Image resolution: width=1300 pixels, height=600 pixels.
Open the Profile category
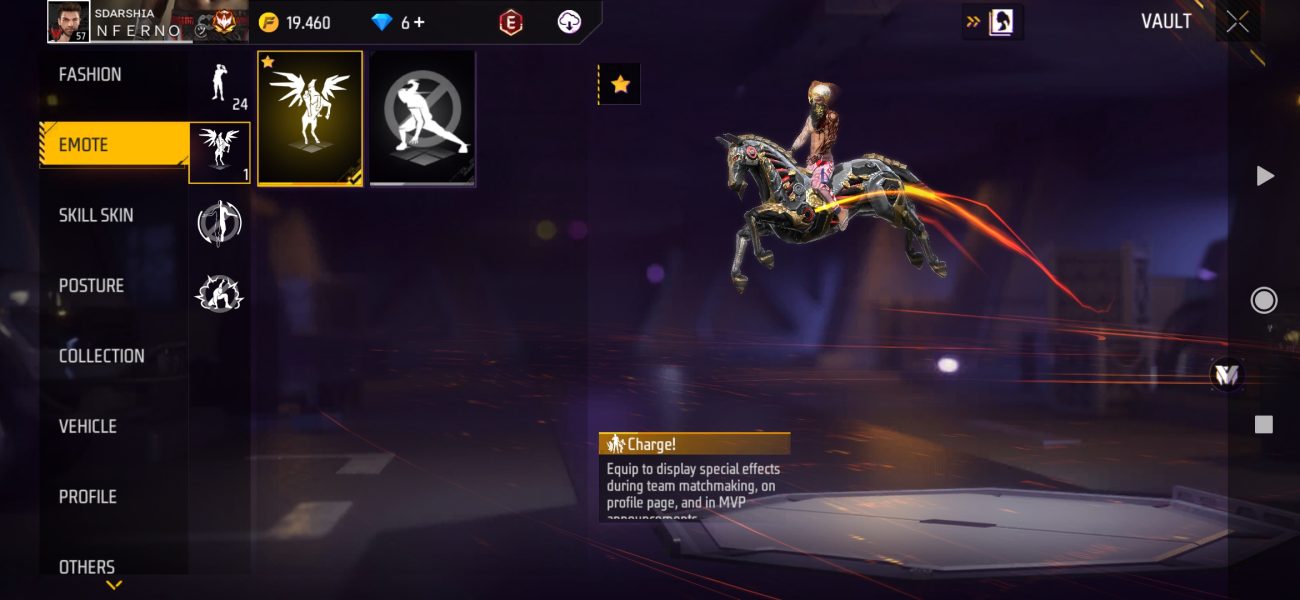point(88,497)
